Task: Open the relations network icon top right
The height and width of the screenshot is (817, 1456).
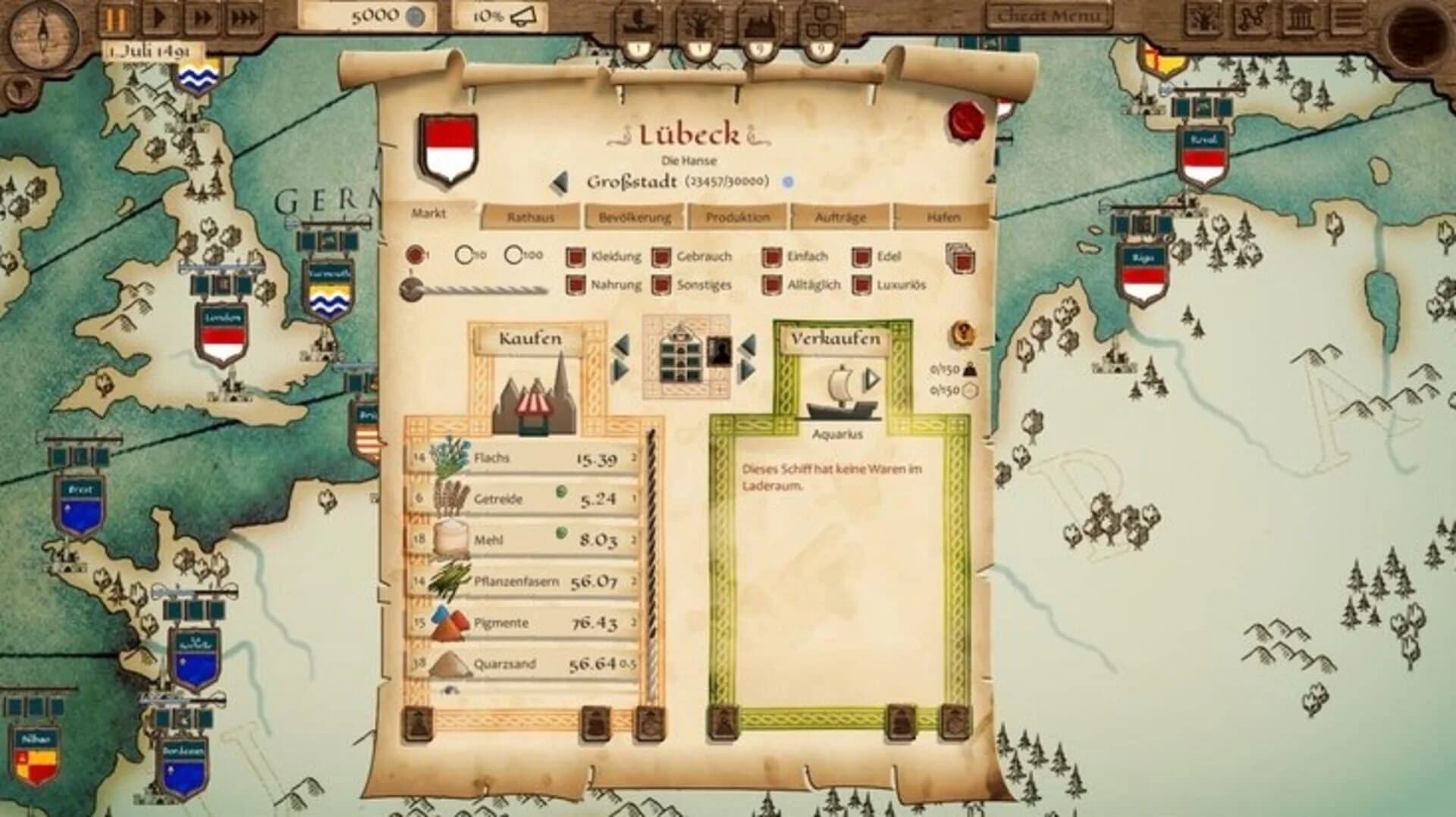Action: point(1252,17)
